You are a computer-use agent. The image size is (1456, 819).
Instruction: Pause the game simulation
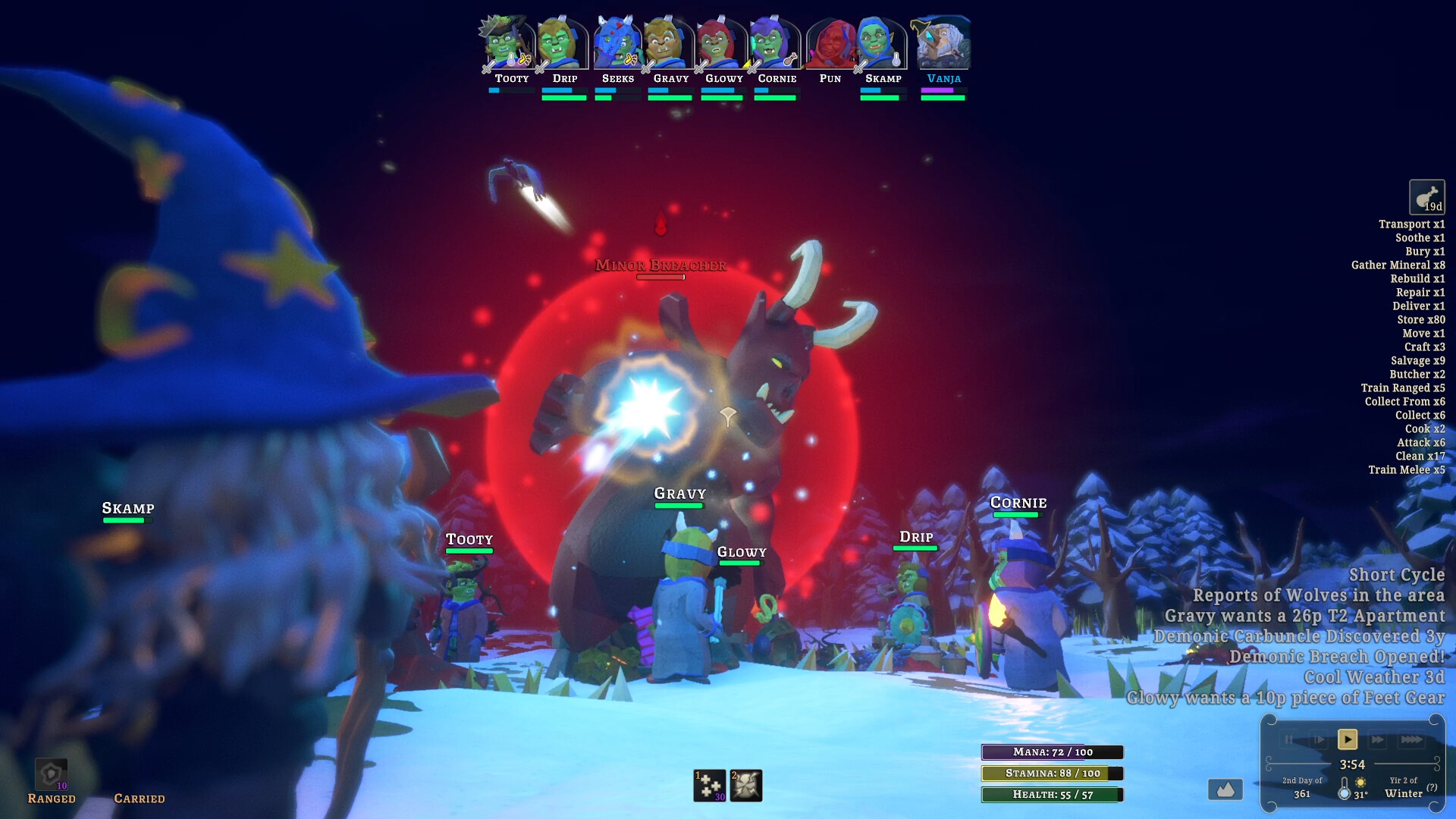(1289, 739)
